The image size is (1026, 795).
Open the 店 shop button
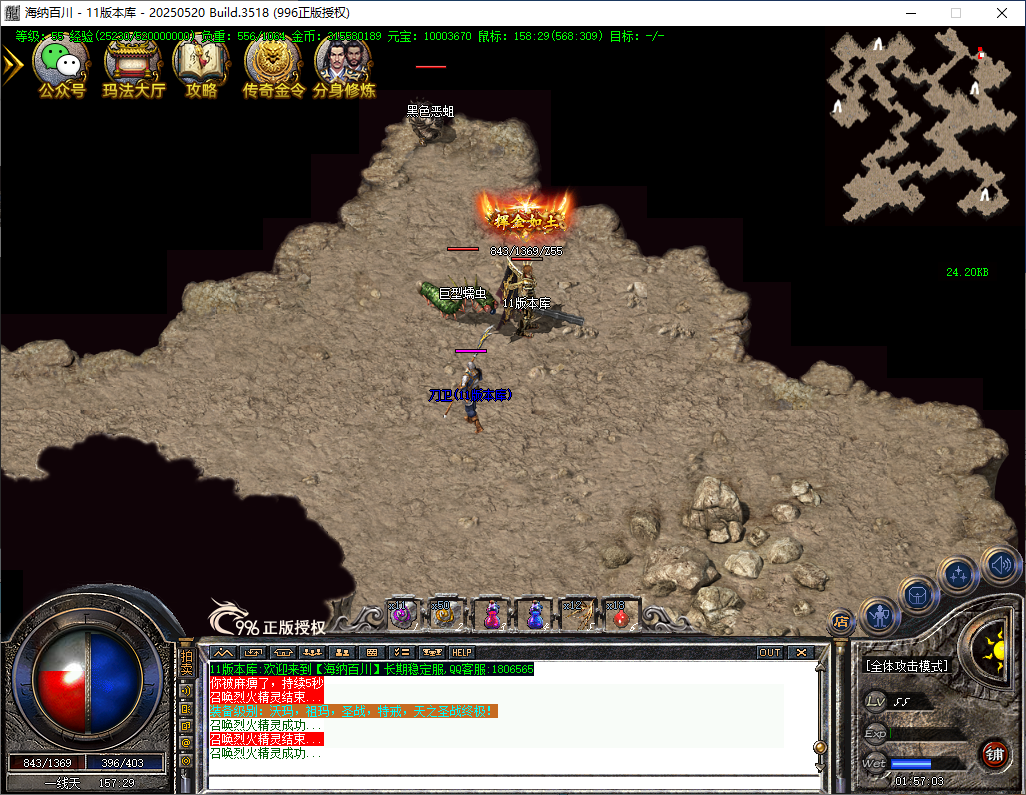click(x=840, y=622)
